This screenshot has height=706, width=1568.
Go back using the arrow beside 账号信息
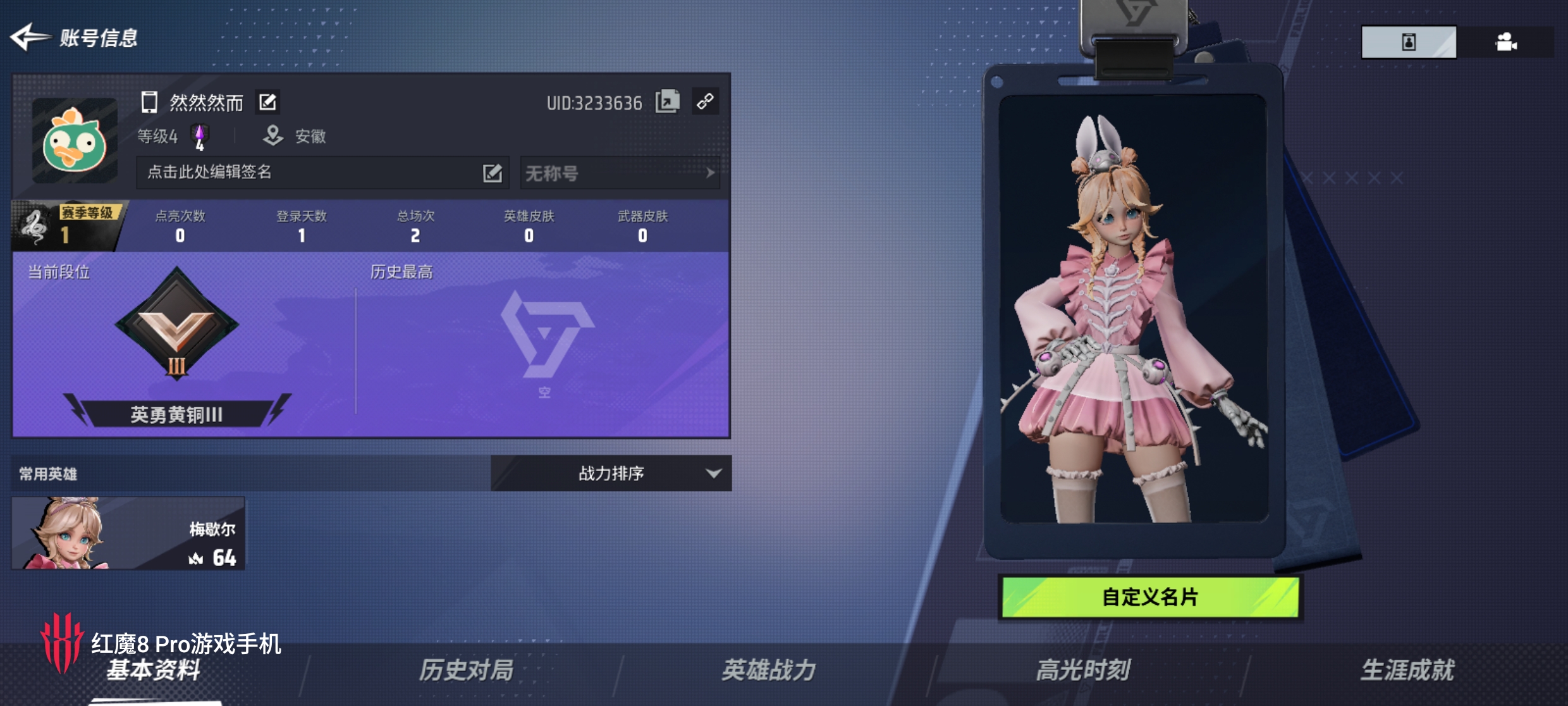(29, 37)
